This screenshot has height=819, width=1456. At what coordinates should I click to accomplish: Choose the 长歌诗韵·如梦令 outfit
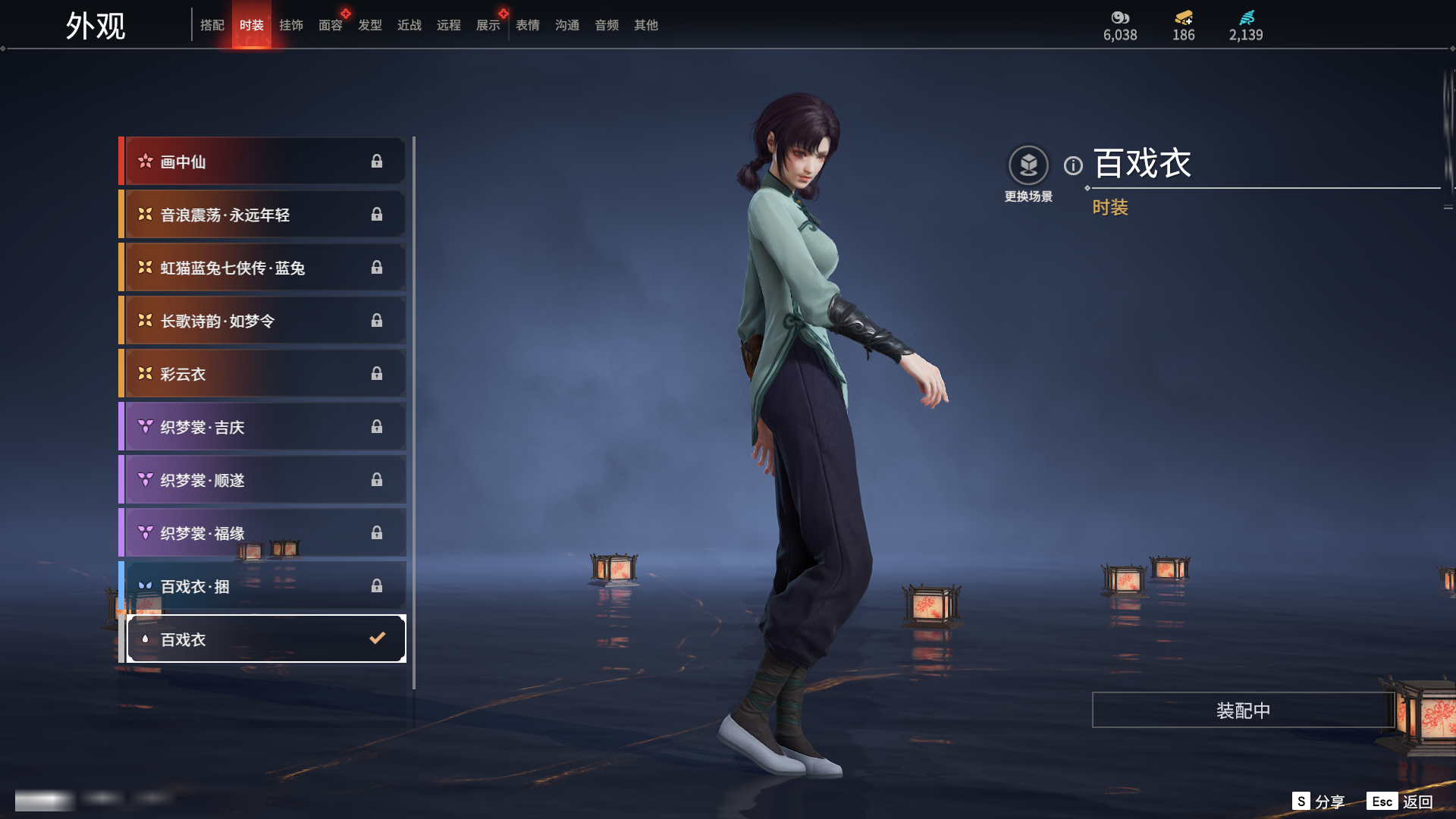(262, 321)
